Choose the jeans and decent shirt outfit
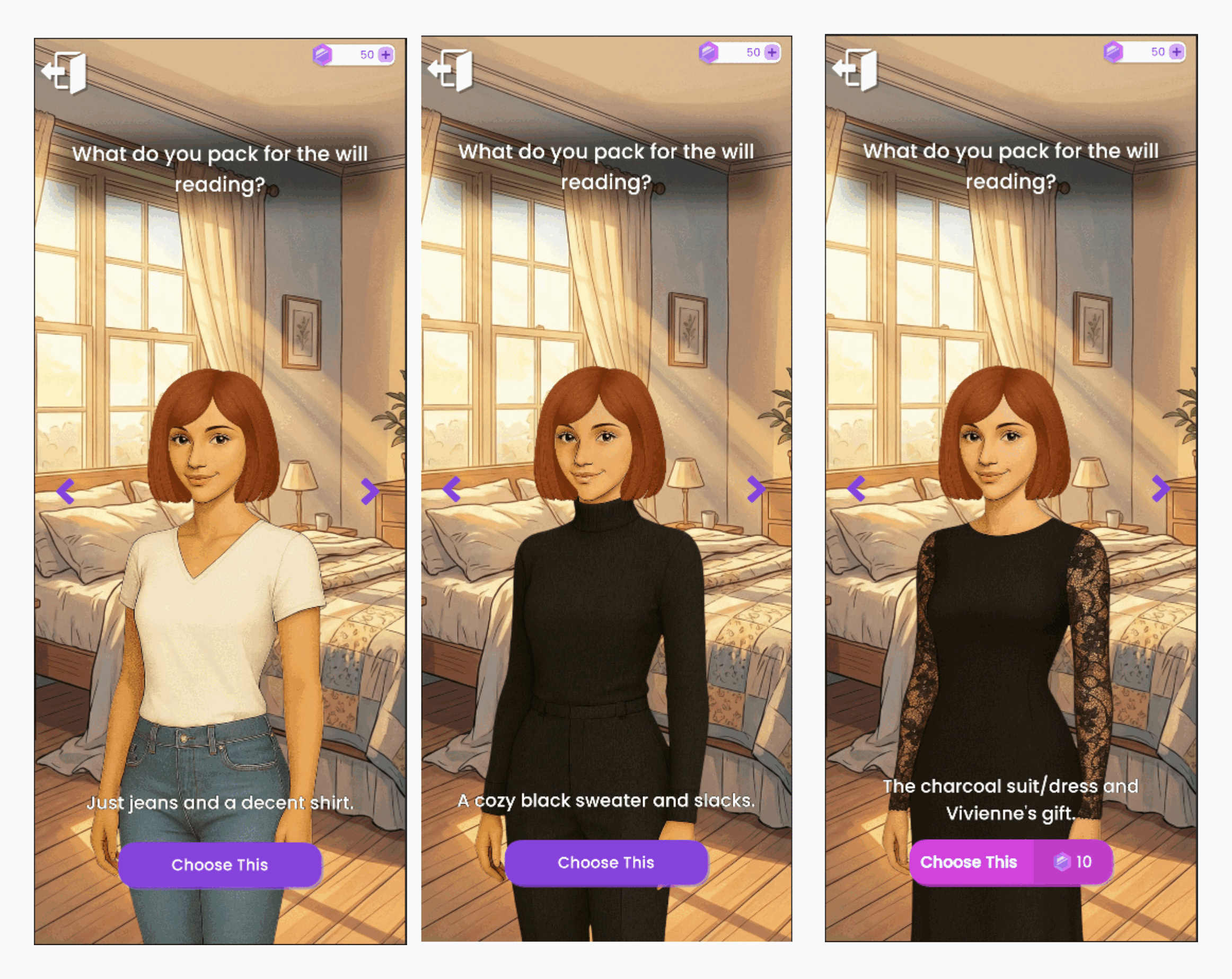1232x979 pixels. [x=220, y=865]
